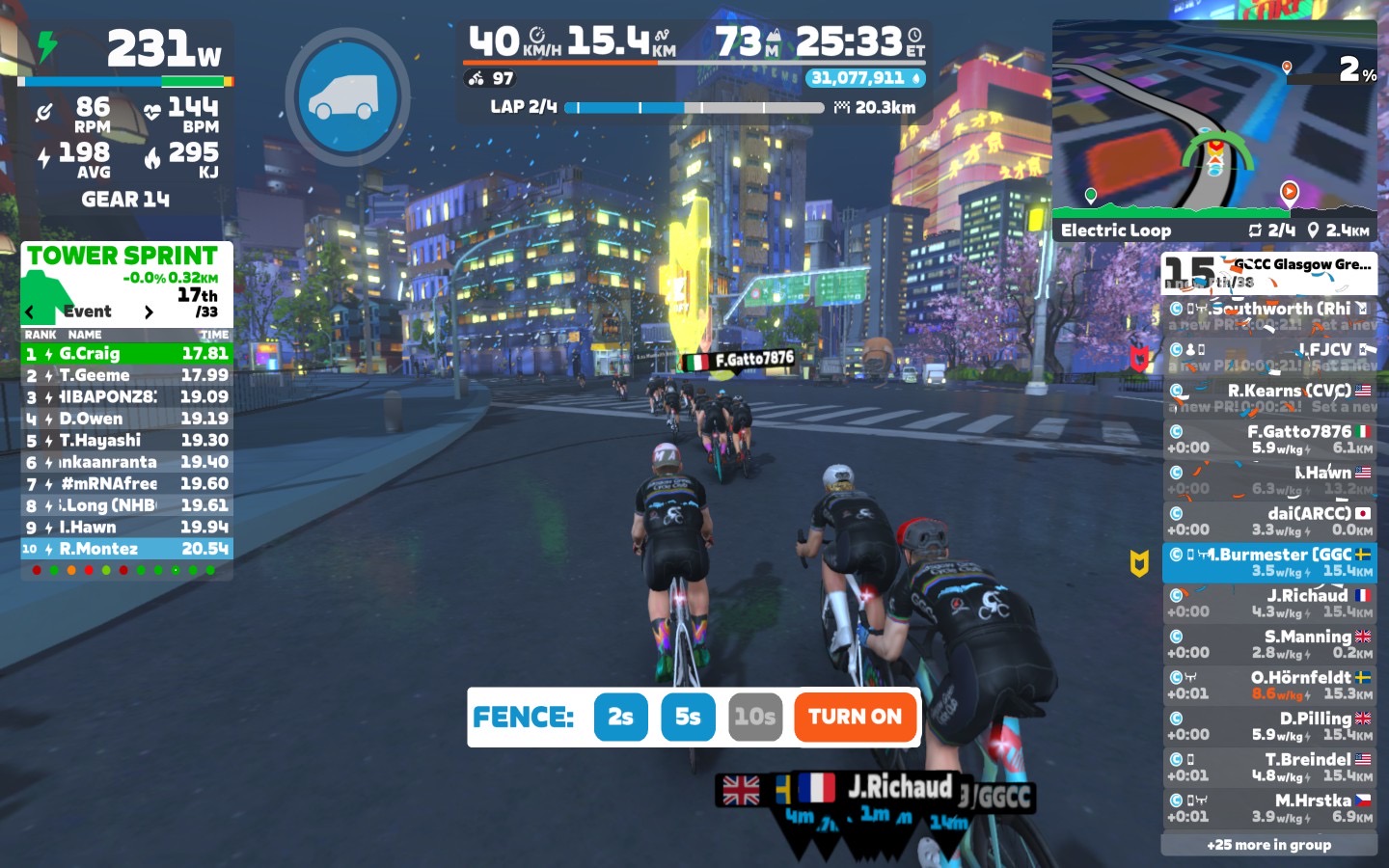The height and width of the screenshot is (868, 1389).
Task: Select T.Geeme in the Tower Sprint rankings
Action: click(x=126, y=375)
